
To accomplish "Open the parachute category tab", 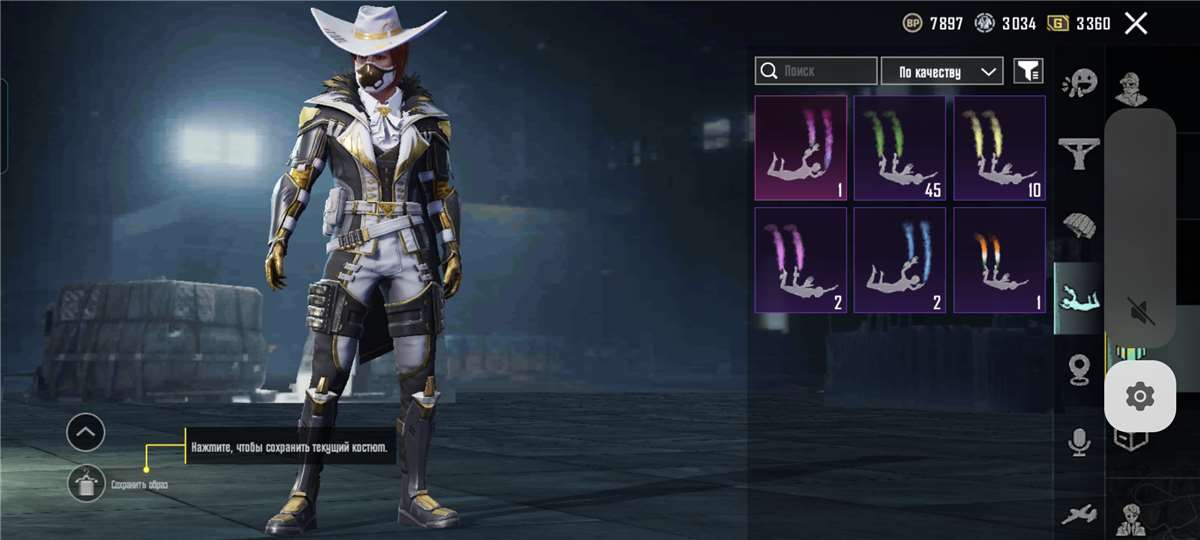I will 1079,225.
